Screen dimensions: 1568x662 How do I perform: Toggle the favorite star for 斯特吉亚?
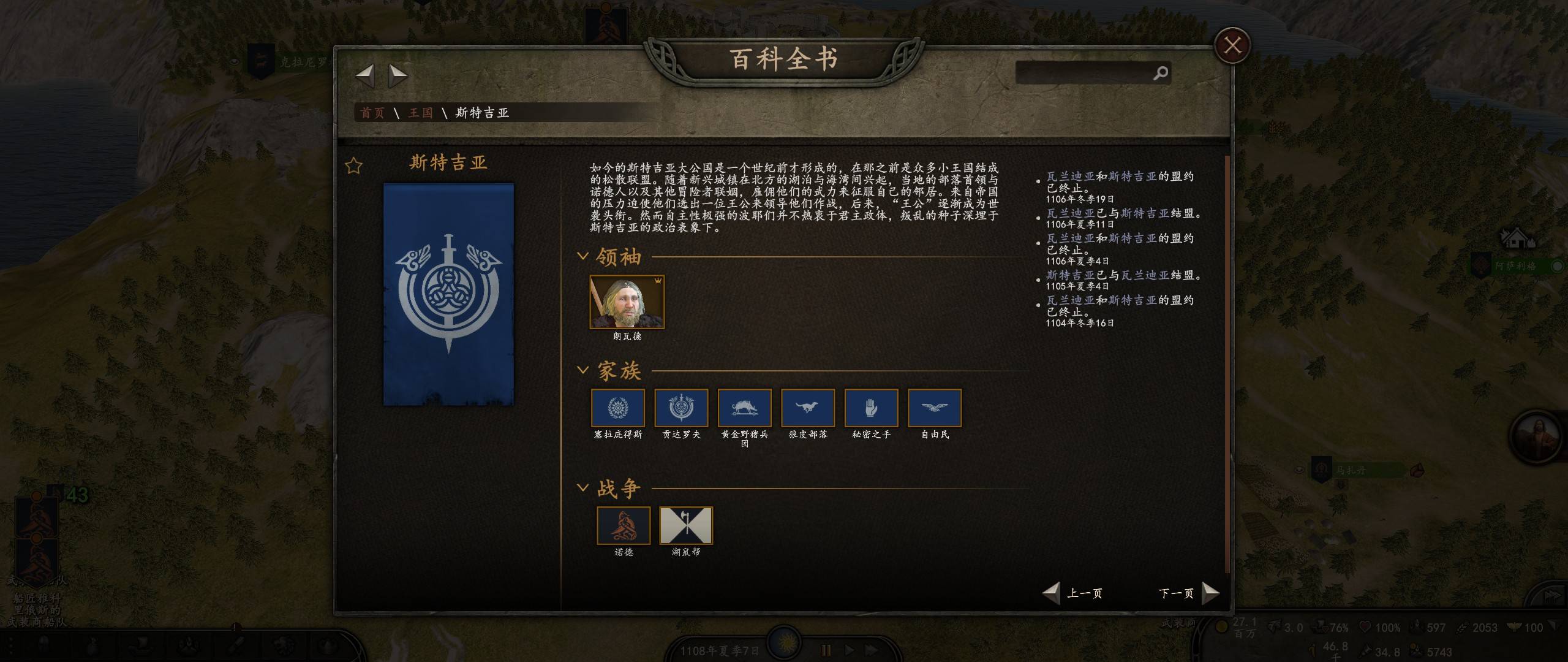pos(354,165)
